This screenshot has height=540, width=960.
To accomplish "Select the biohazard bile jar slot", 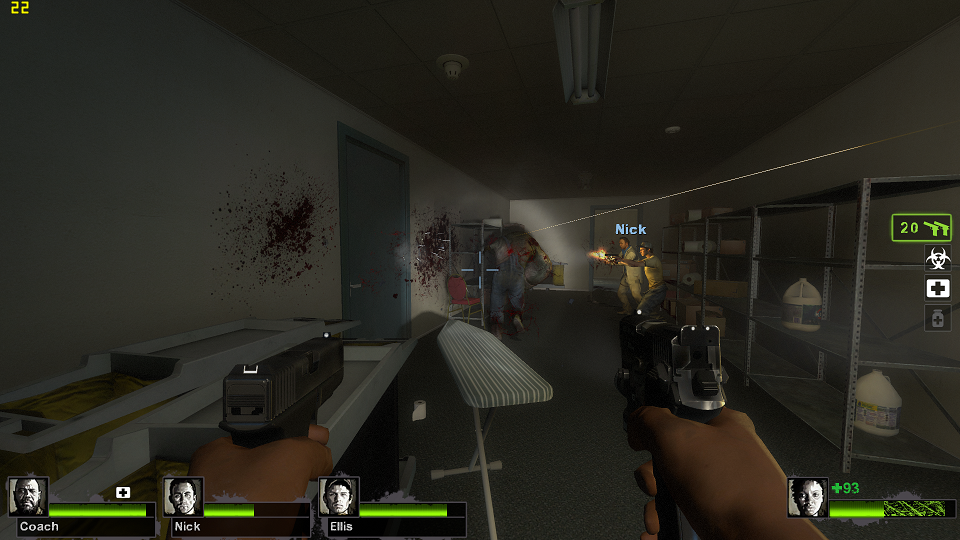I will pos(937,259).
